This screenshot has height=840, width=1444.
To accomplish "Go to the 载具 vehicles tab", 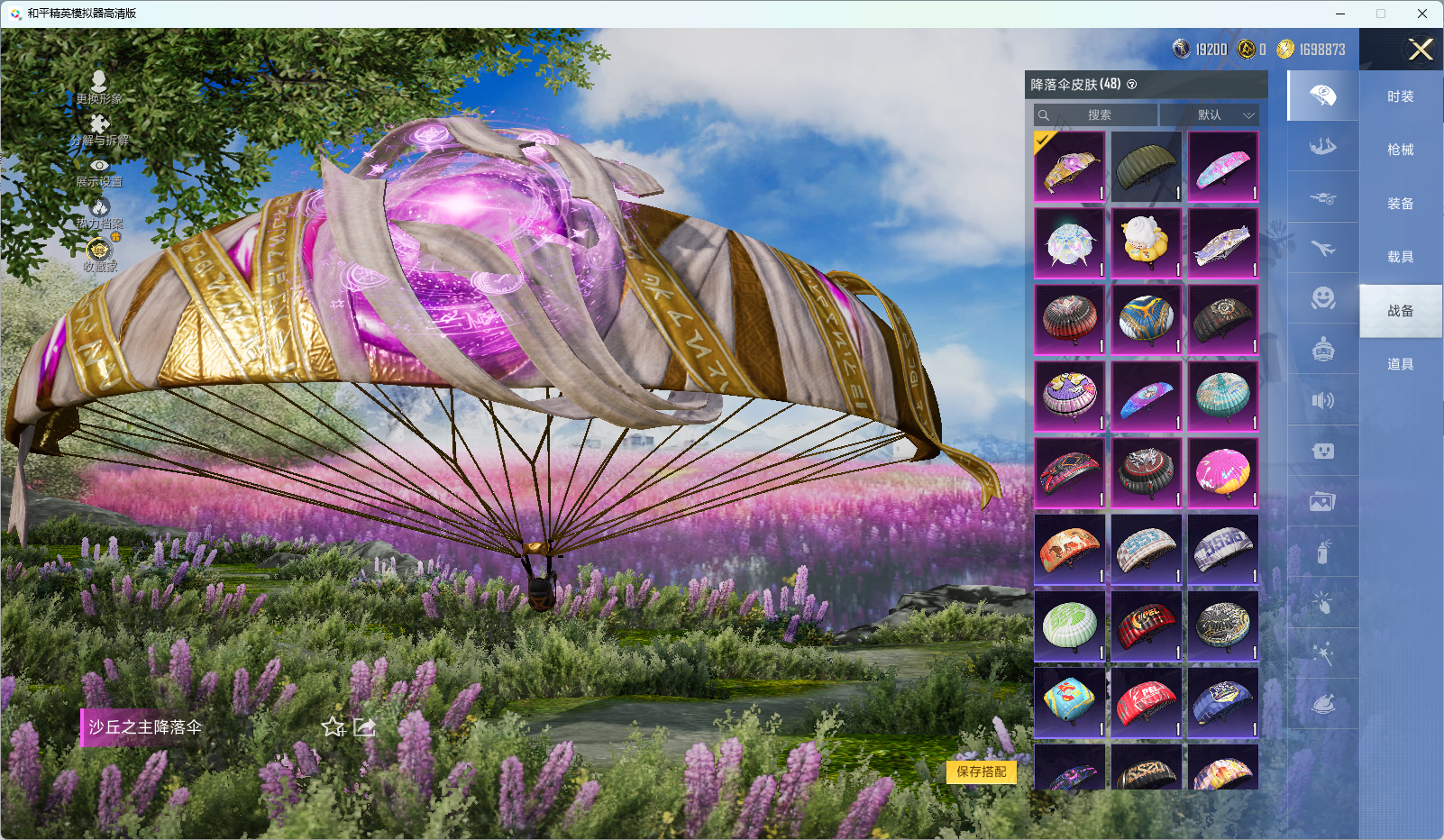I will (x=1400, y=257).
